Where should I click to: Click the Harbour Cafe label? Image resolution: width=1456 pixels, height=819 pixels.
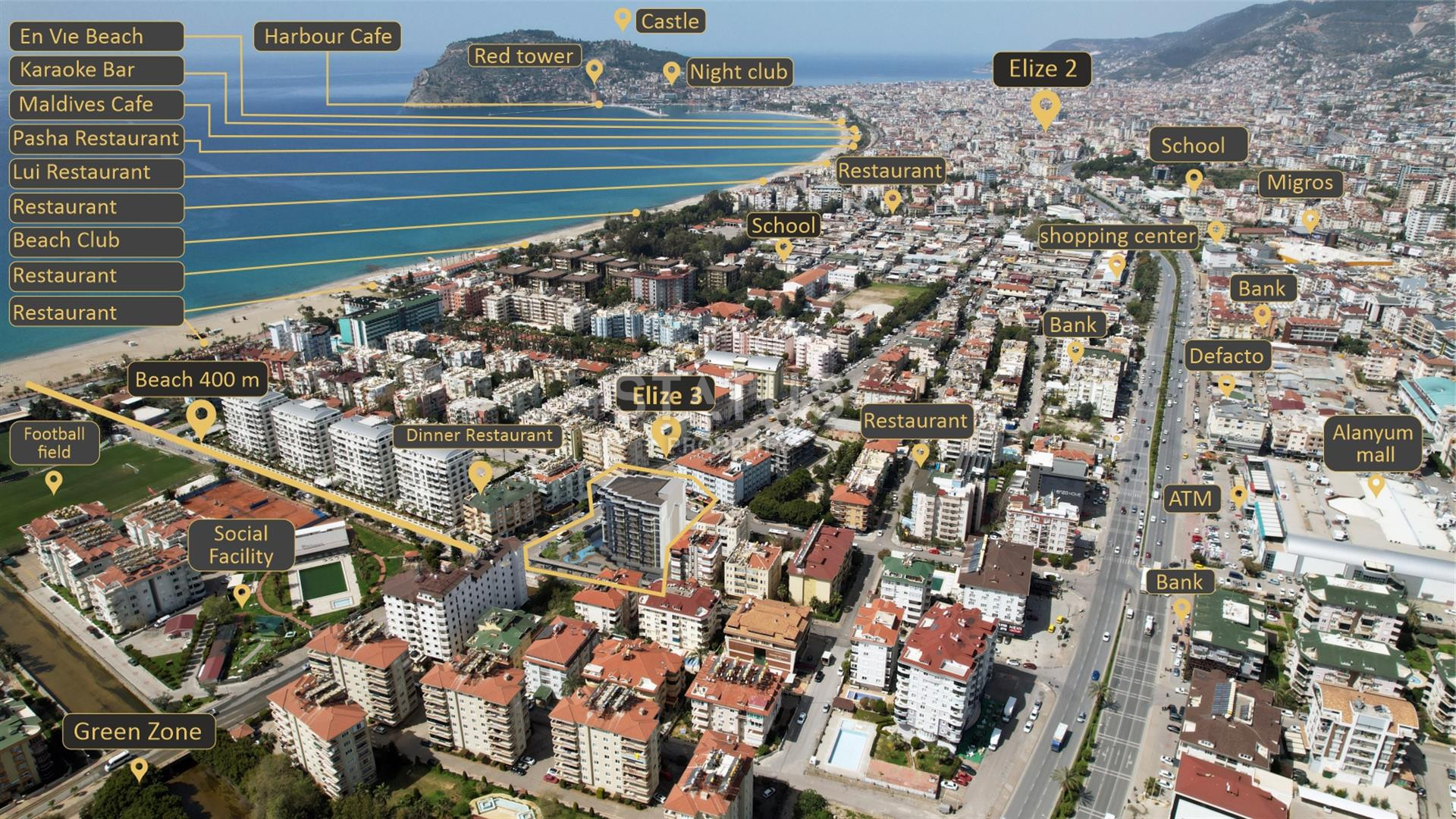[328, 36]
